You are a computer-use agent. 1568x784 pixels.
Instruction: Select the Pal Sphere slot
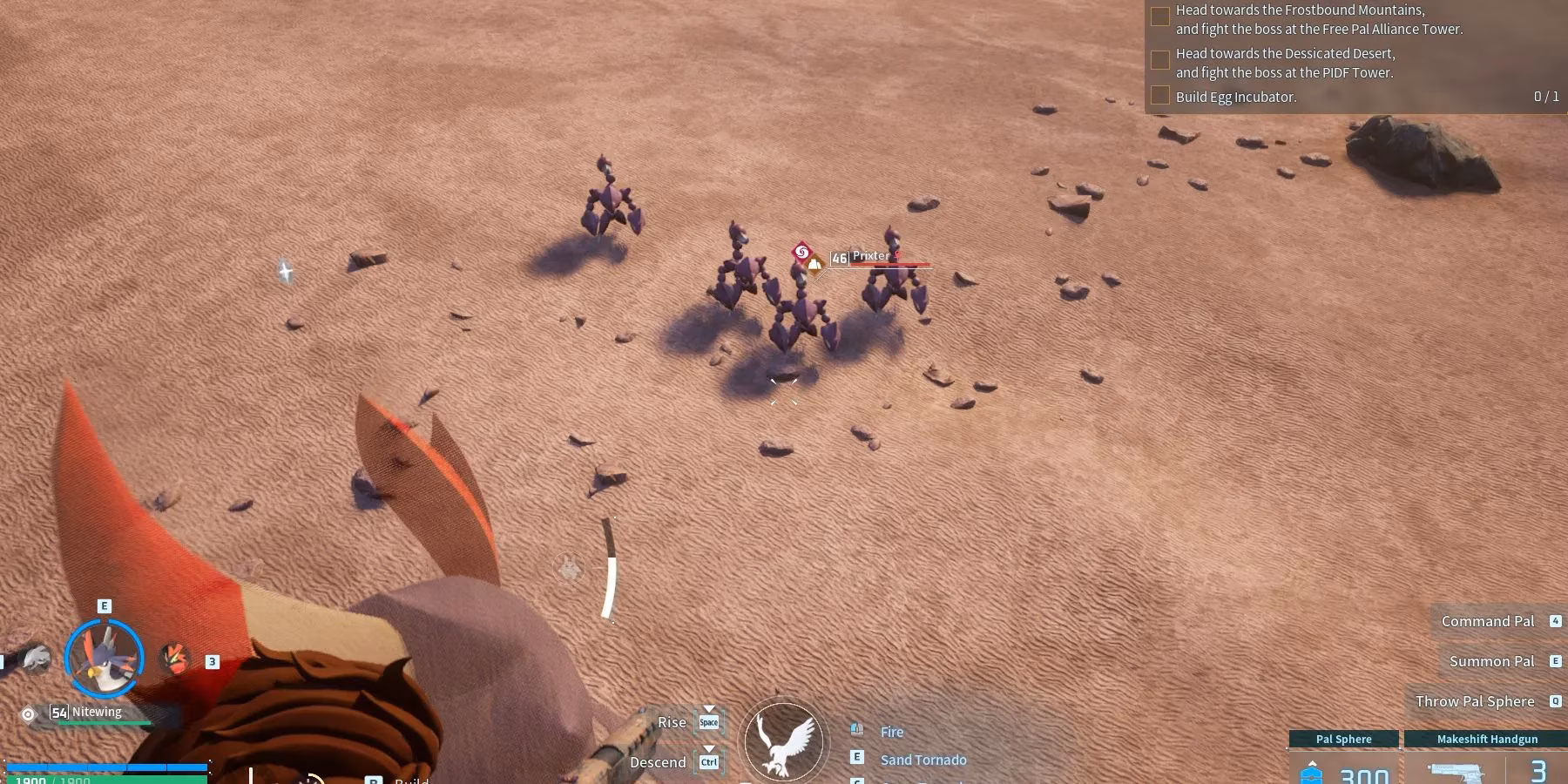[x=1342, y=758]
